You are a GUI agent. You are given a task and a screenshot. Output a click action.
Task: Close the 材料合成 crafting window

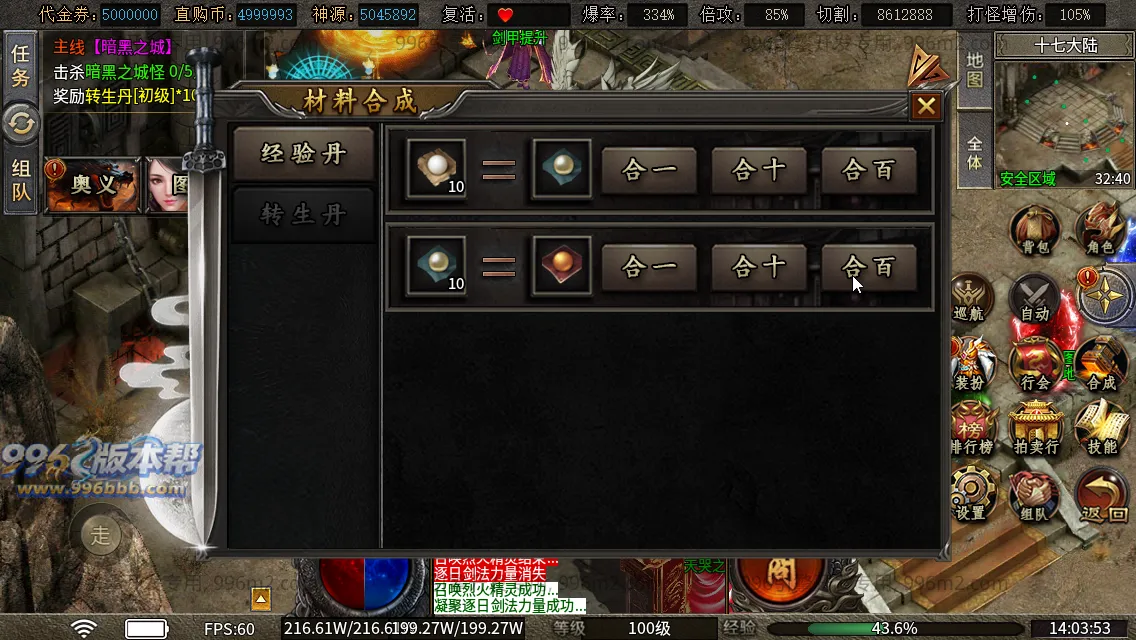pyautogui.click(x=926, y=106)
